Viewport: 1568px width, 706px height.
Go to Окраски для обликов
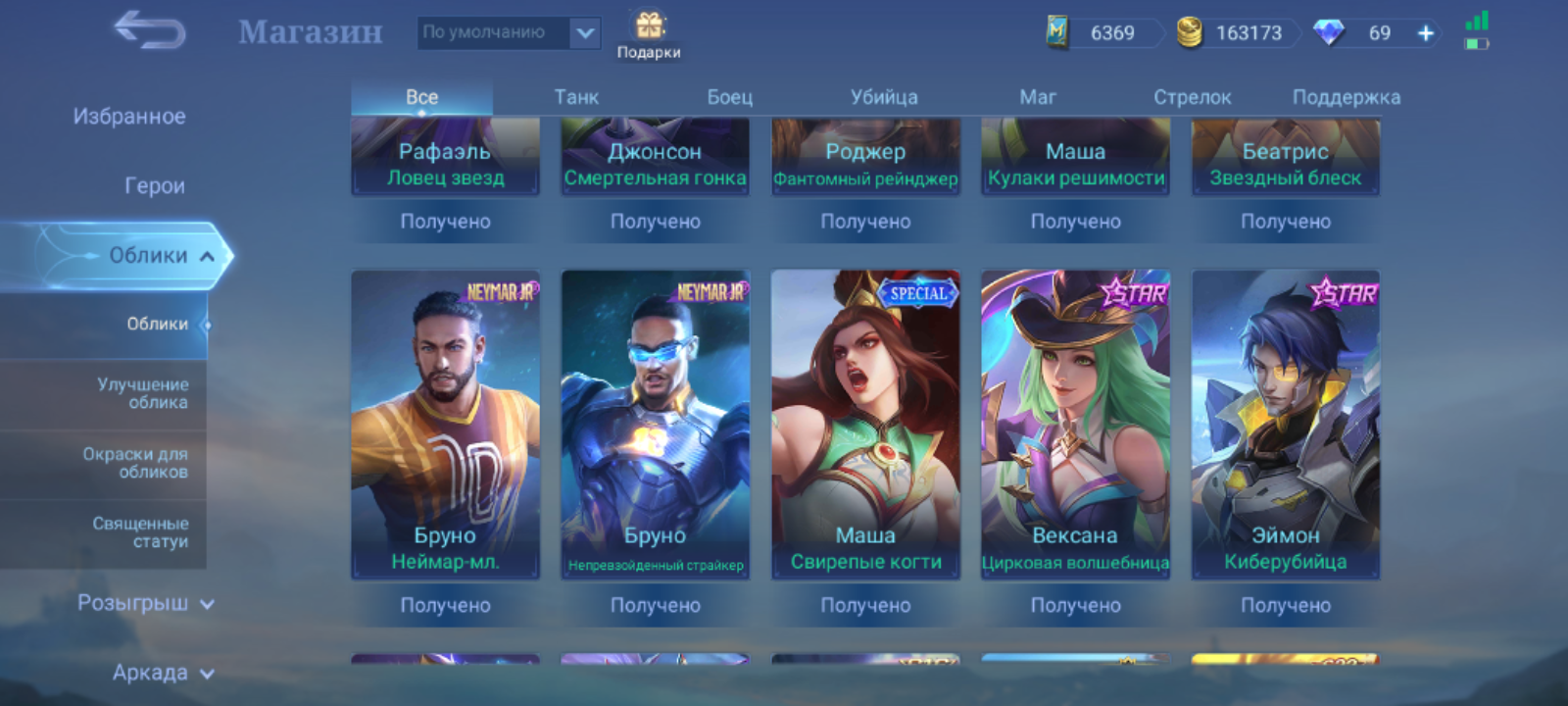pyautogui.click(x=135, y=463)
